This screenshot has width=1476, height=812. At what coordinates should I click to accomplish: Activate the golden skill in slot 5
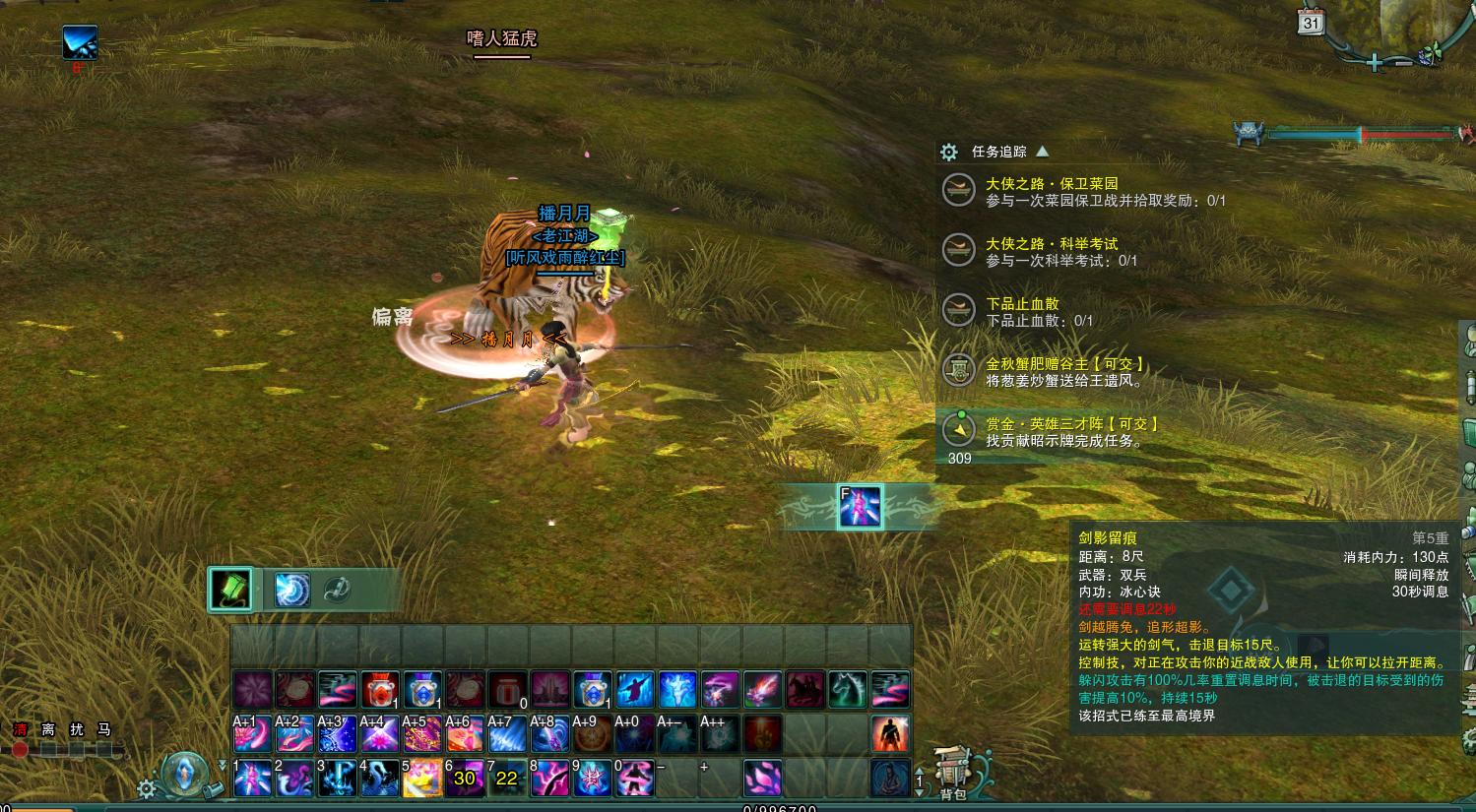[x=422, y=778]
